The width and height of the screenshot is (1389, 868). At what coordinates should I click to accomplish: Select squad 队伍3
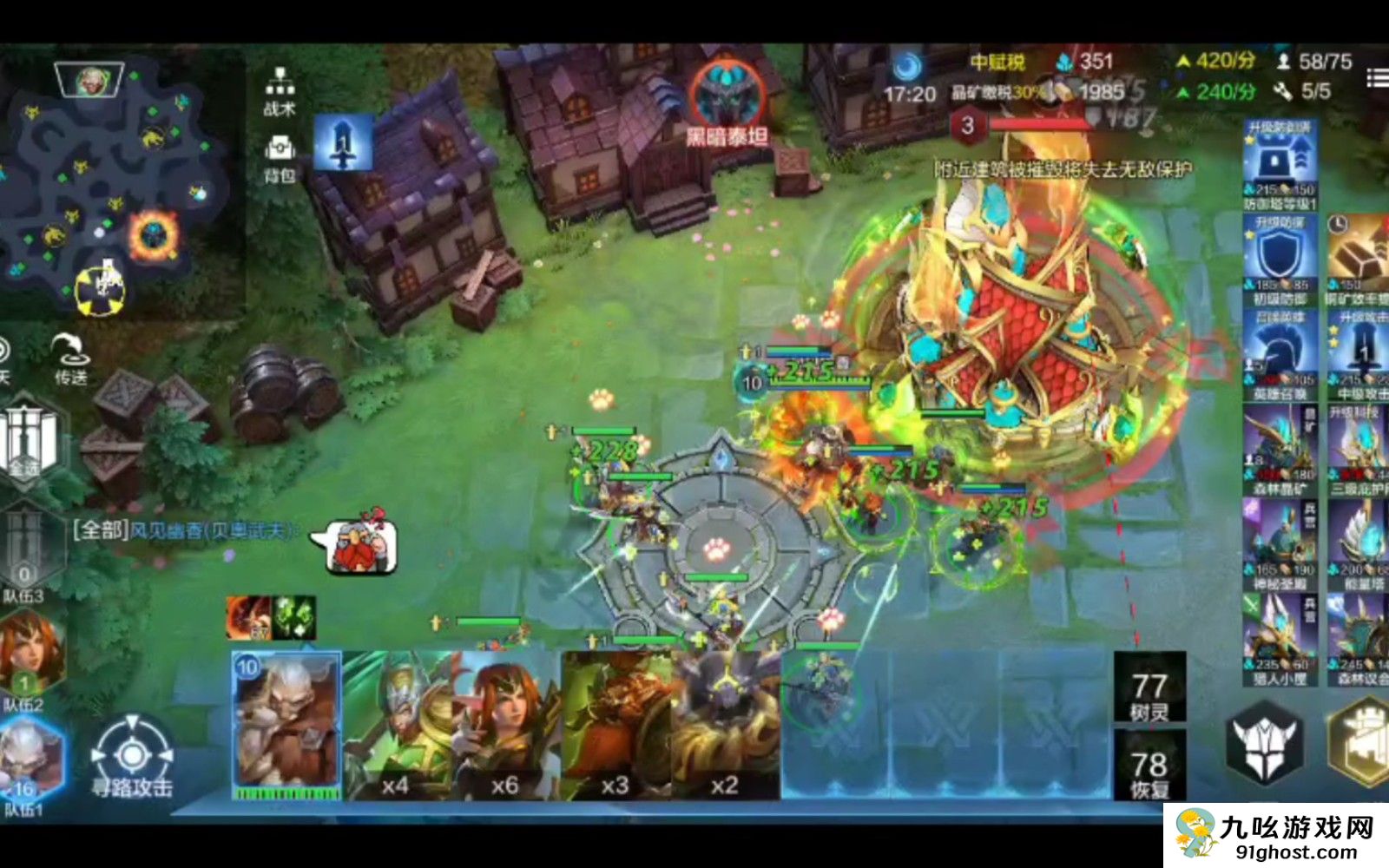(x=26, y=556)
